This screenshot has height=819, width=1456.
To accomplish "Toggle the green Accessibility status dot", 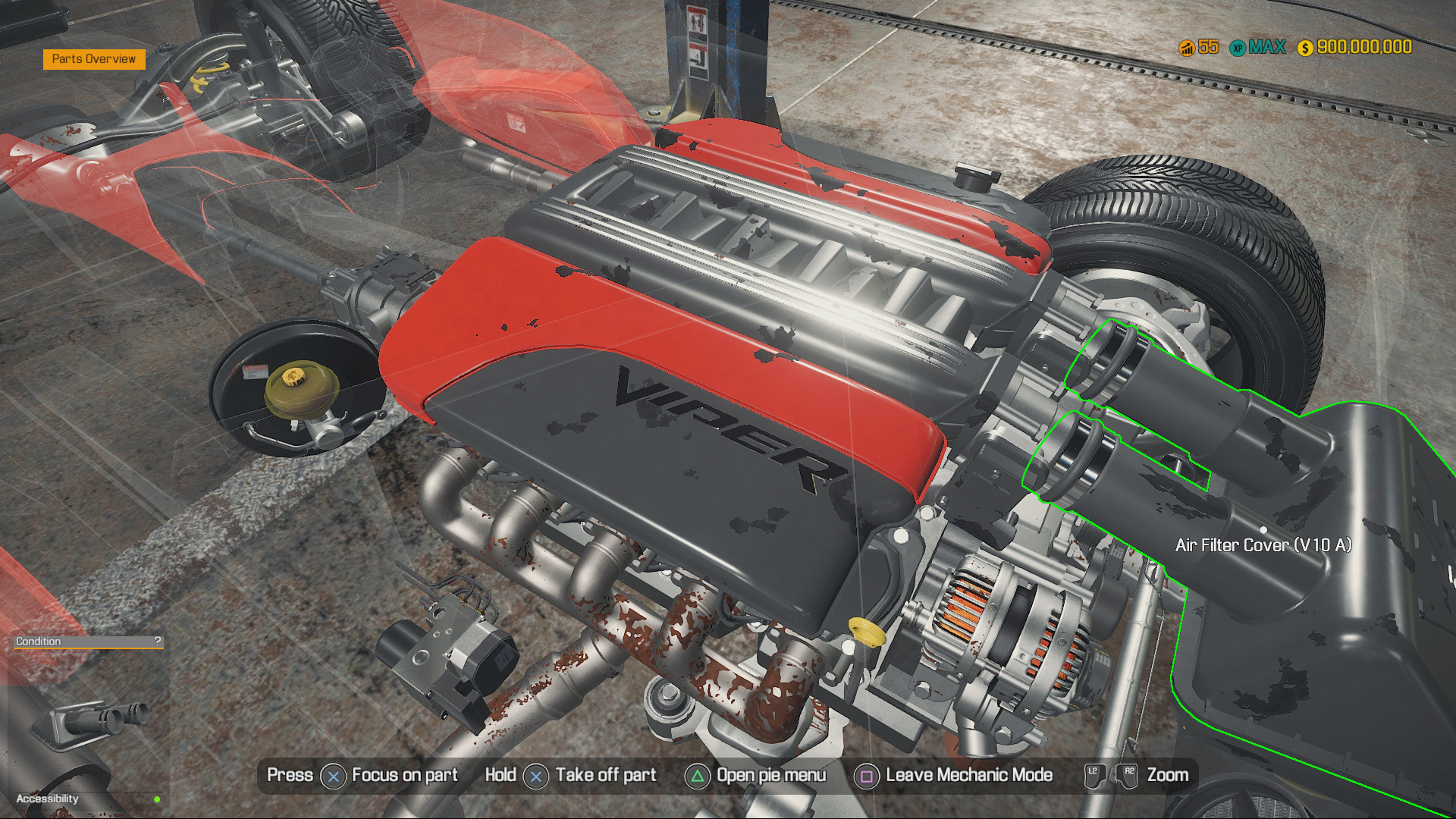I will tap(157, 799).
